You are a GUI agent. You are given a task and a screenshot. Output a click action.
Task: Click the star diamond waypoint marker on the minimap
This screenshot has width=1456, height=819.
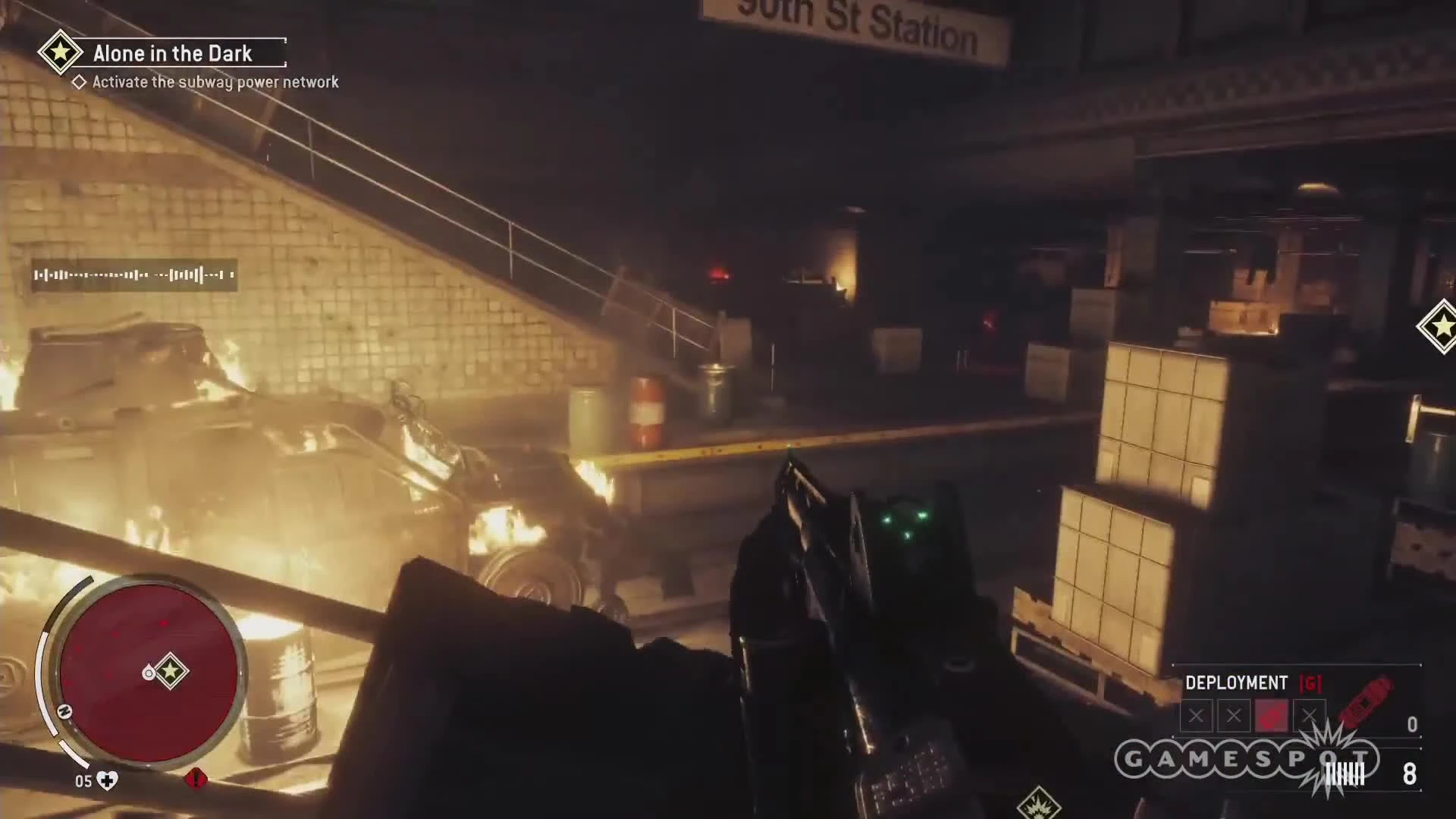pyautogui.click(x=171, y=670)
